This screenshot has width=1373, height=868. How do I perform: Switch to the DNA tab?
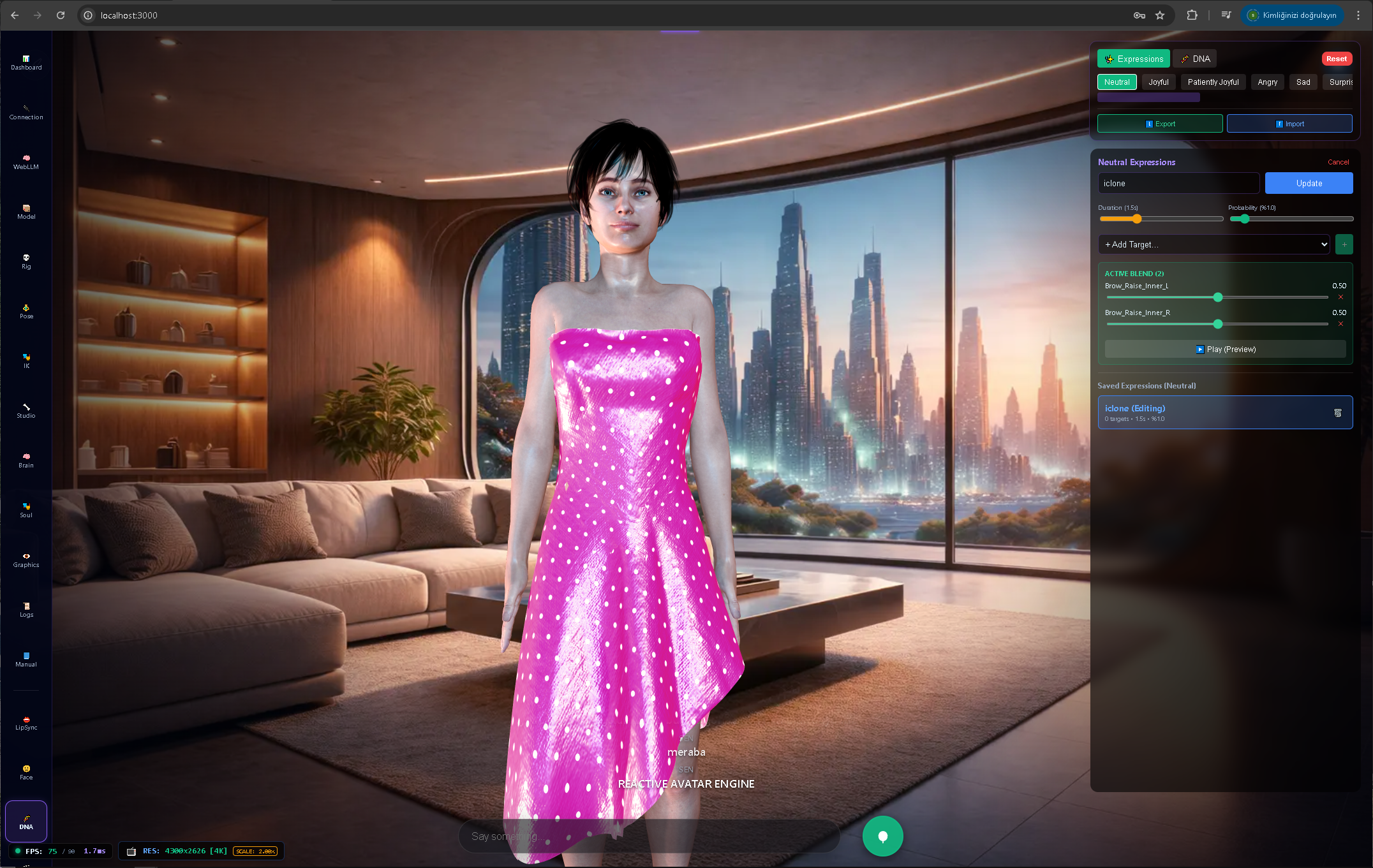pyautogui.click(x=1194, y=58)
